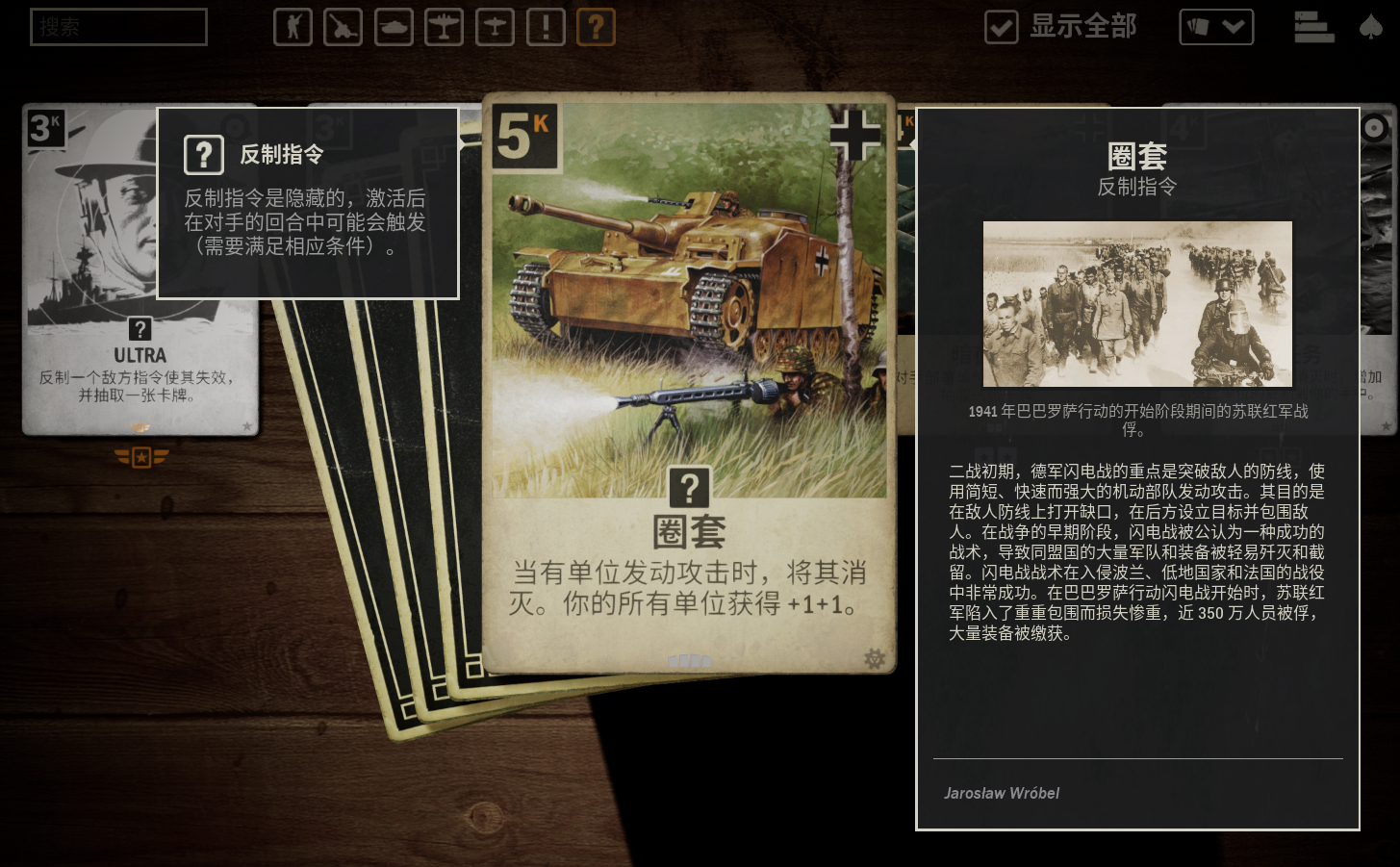Open the card back selection dropdown
The image size is (1400, 867).
point(1216,27)
